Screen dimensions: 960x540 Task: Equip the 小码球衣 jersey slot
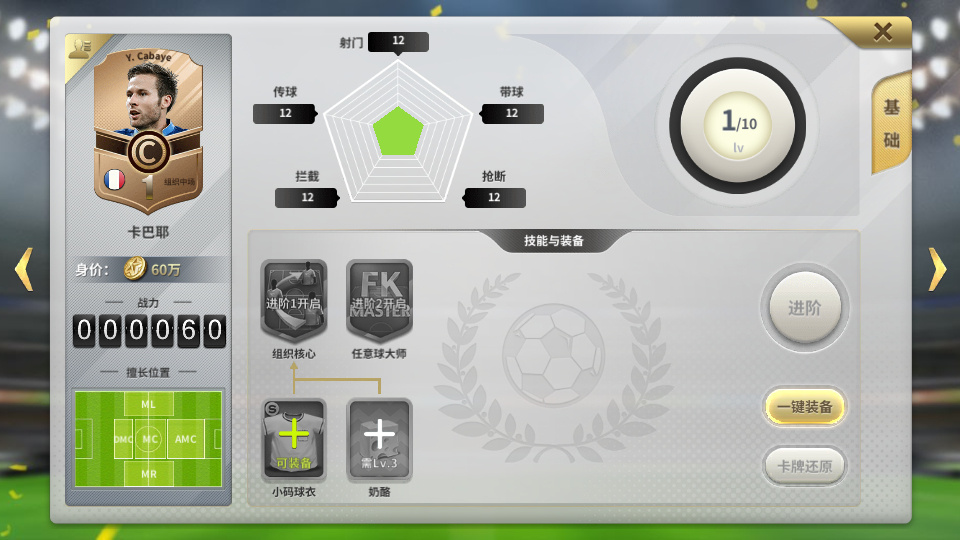point(294,440)
